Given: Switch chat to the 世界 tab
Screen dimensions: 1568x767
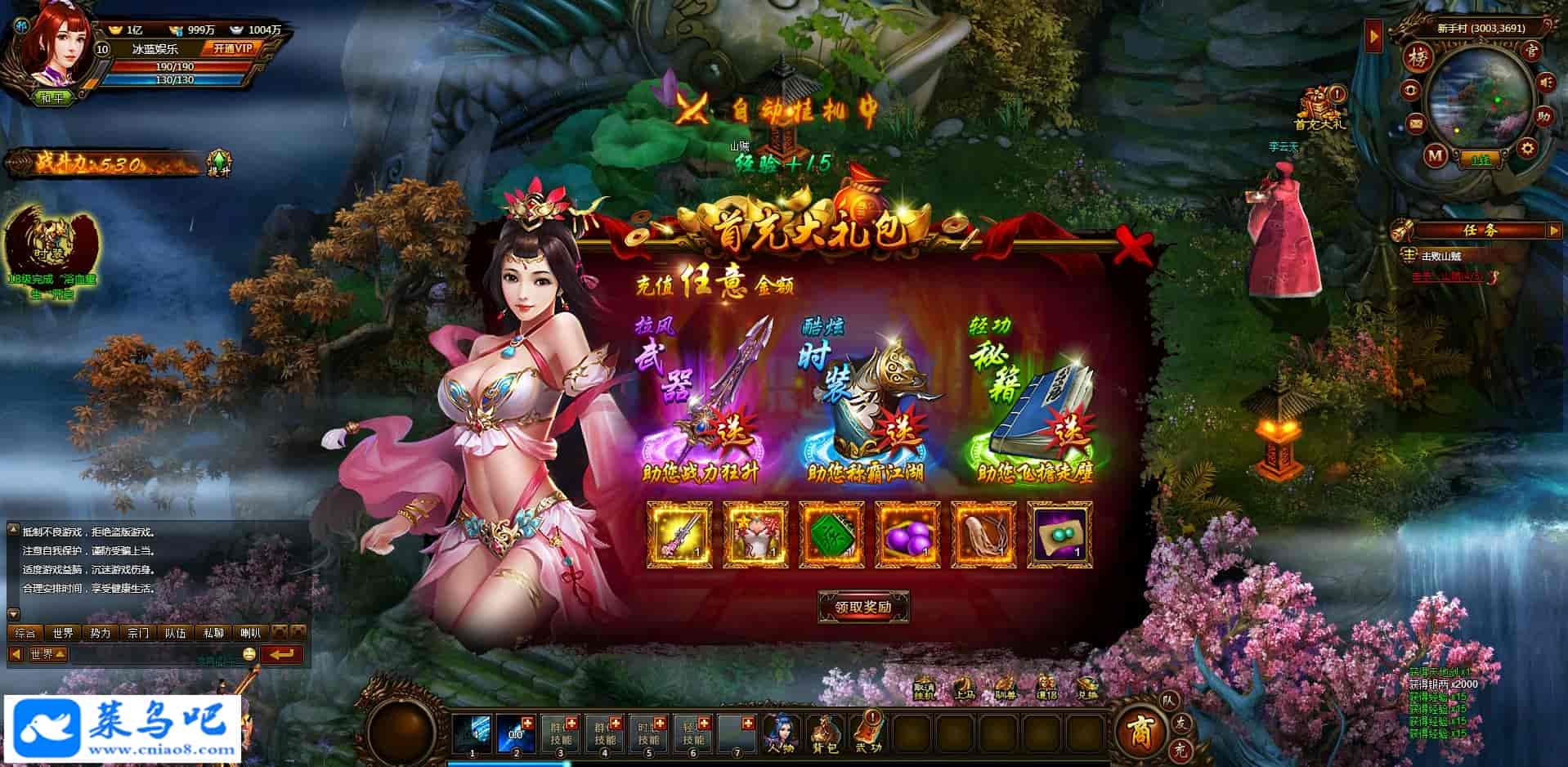Looking at the screenshot, I should (x=63, y=633).
